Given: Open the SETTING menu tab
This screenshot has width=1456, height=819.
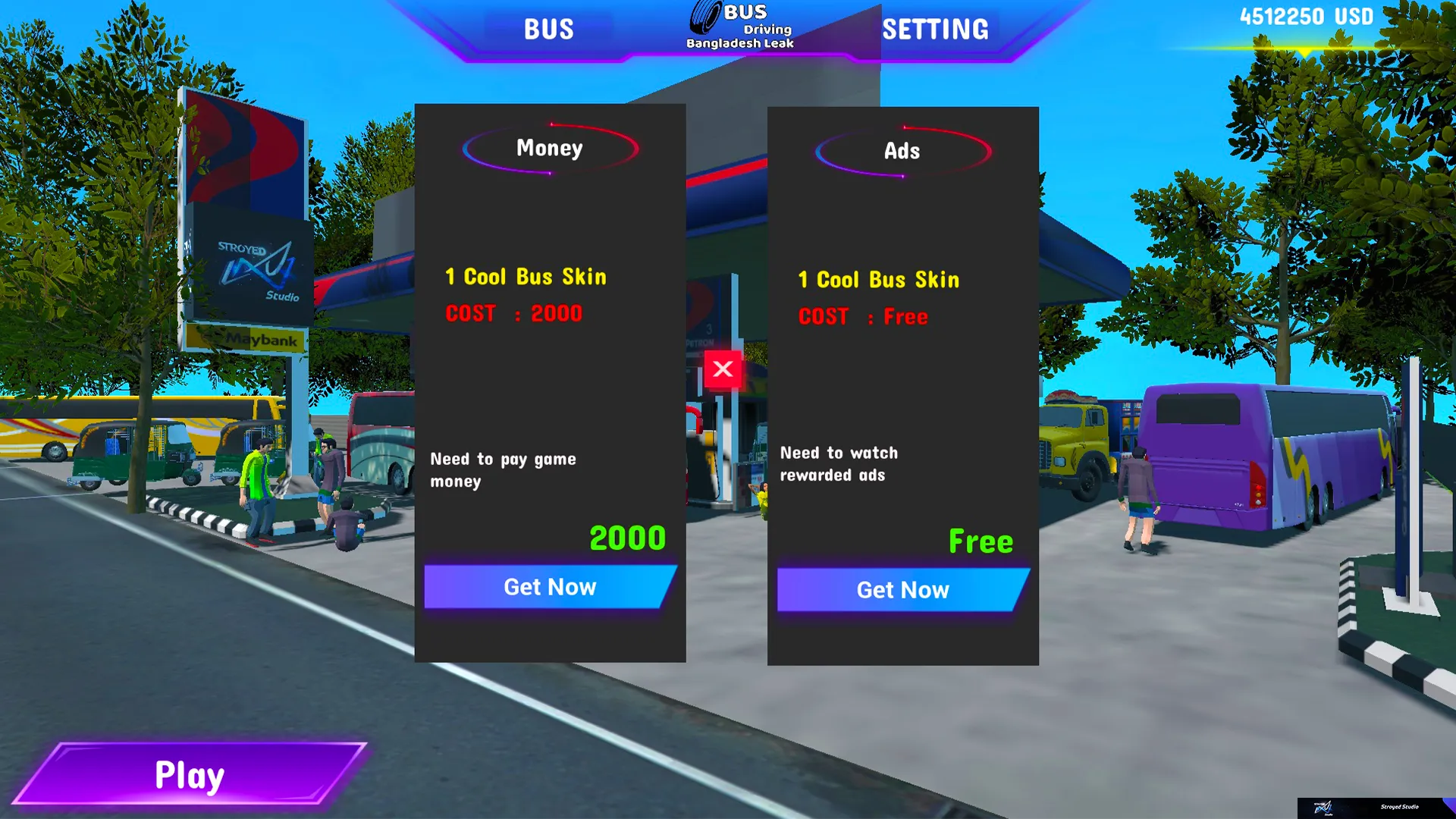Looking at the screenshot, I should click(935, 30).
